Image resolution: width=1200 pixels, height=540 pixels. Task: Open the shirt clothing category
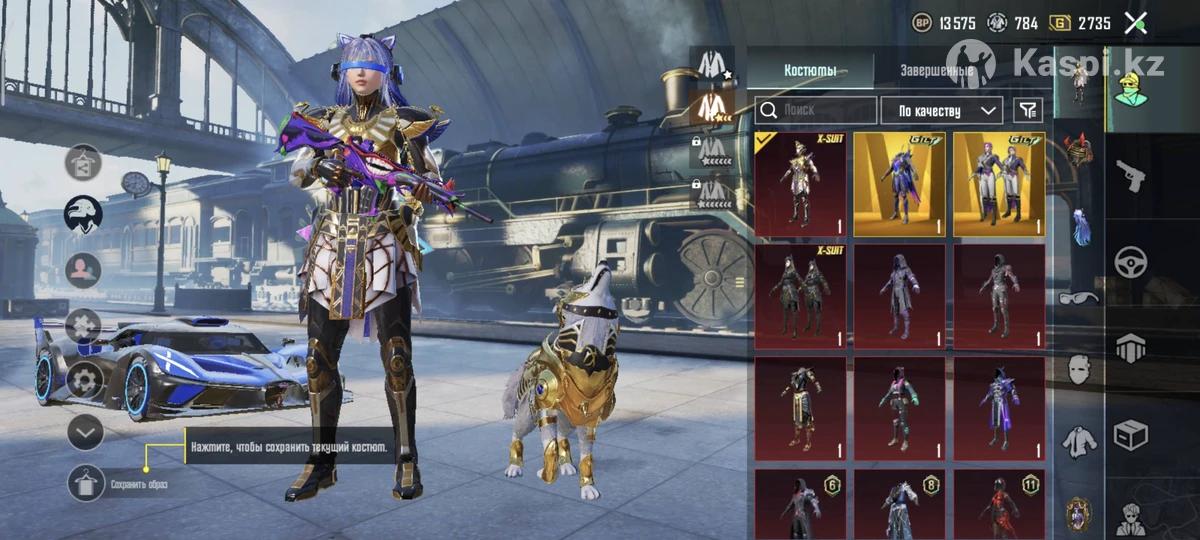pos(1078,439)
